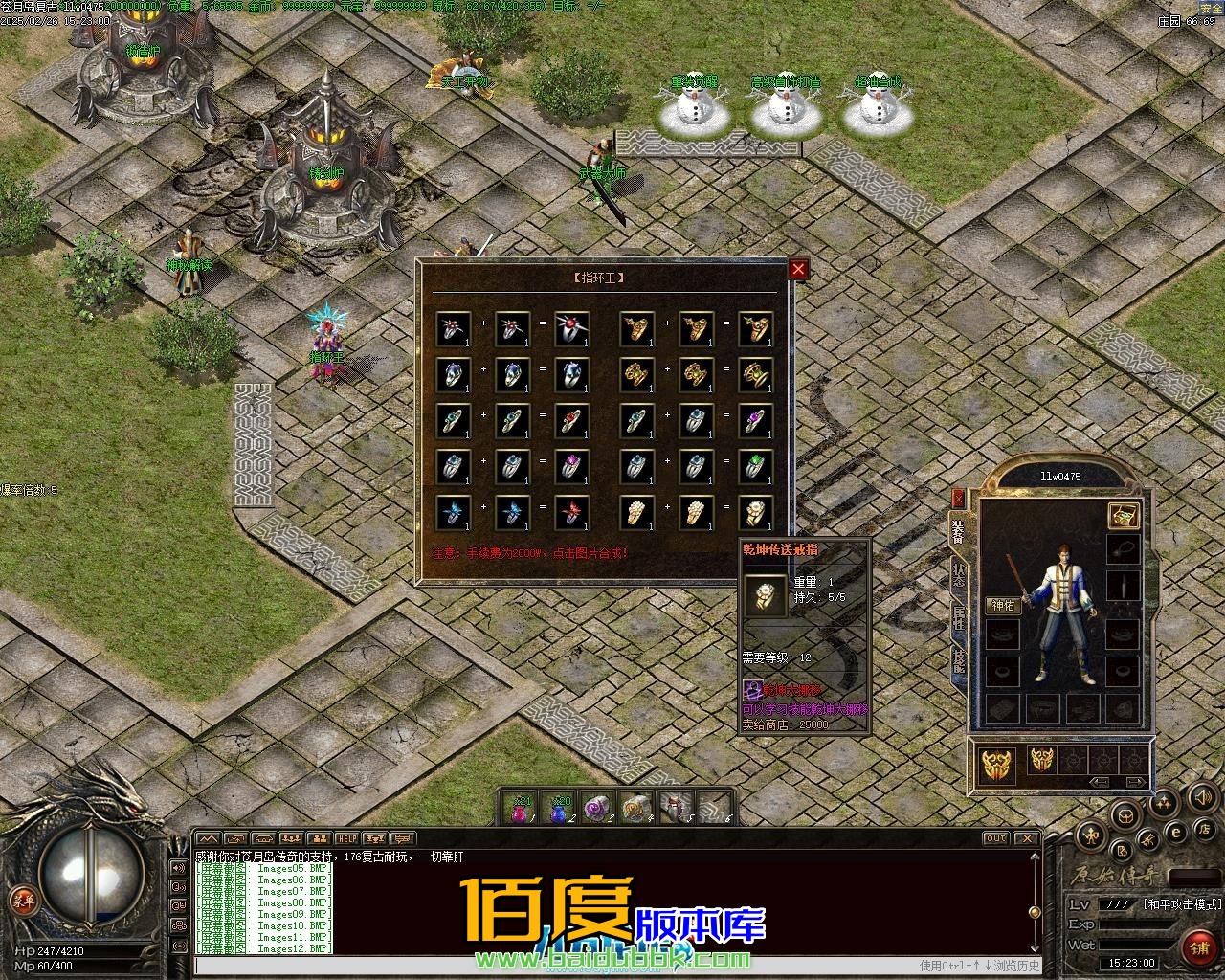
Task: Craft the red spiked silver ring result
Action: tap(571, 329)
